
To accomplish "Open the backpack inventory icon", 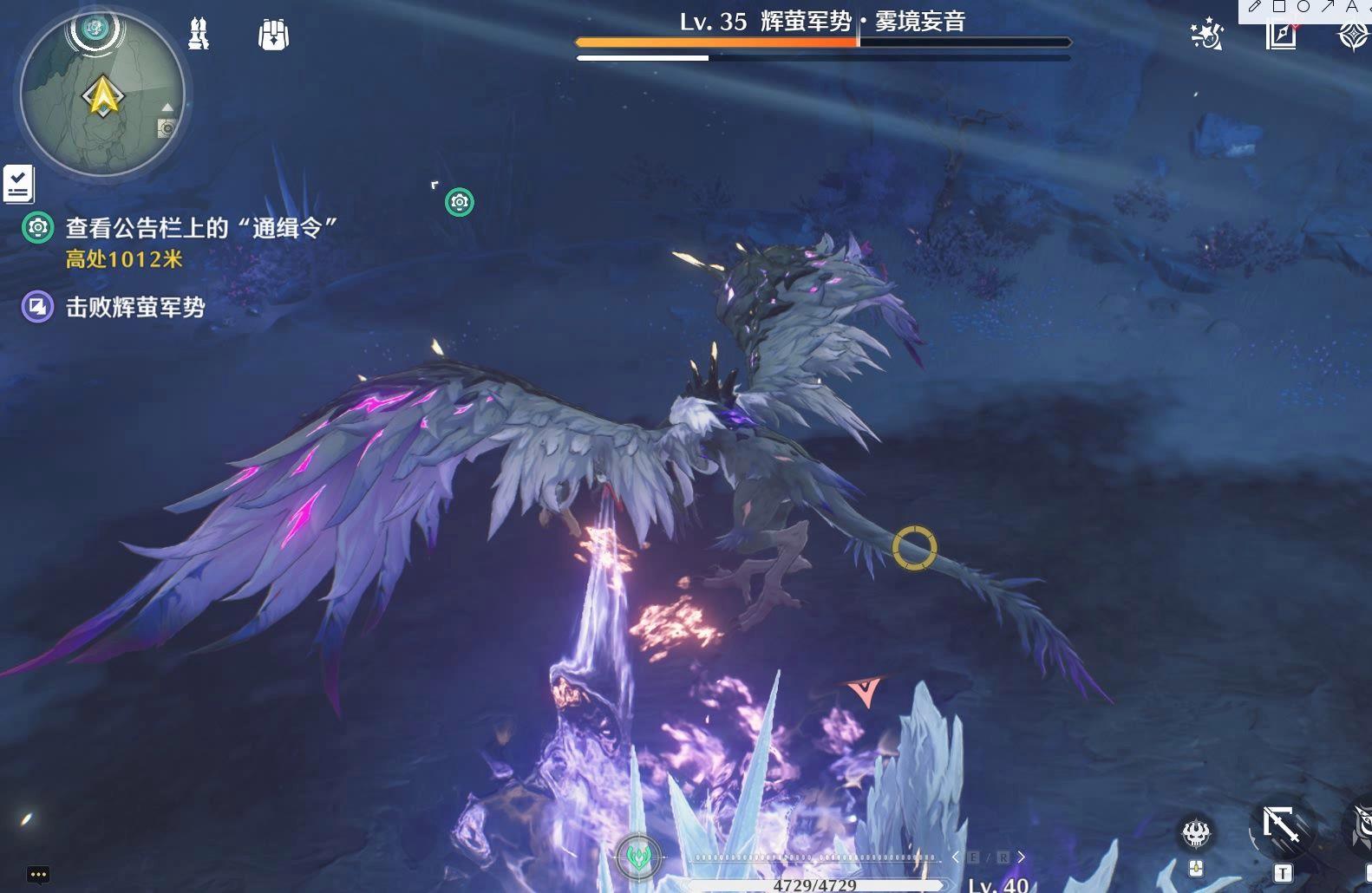I will click(272, 35).
